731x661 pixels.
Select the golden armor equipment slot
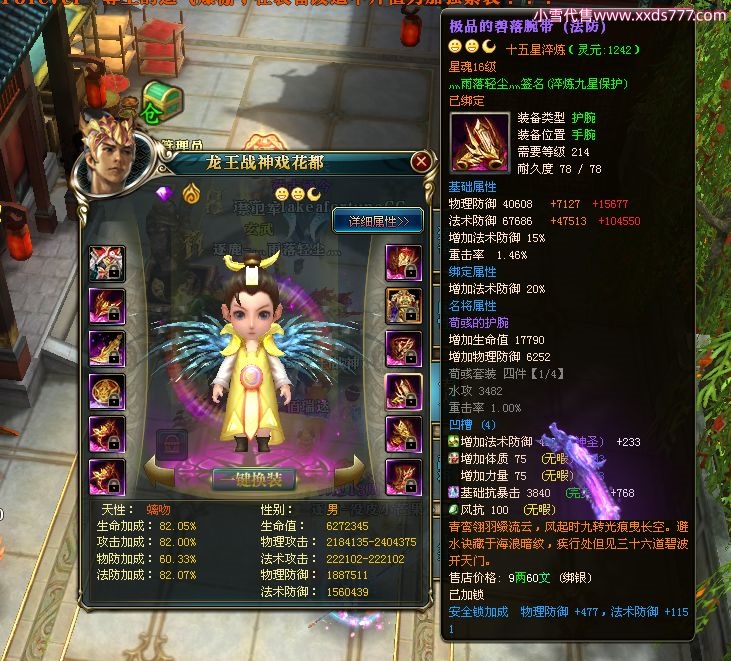click(x=403, y=304)
